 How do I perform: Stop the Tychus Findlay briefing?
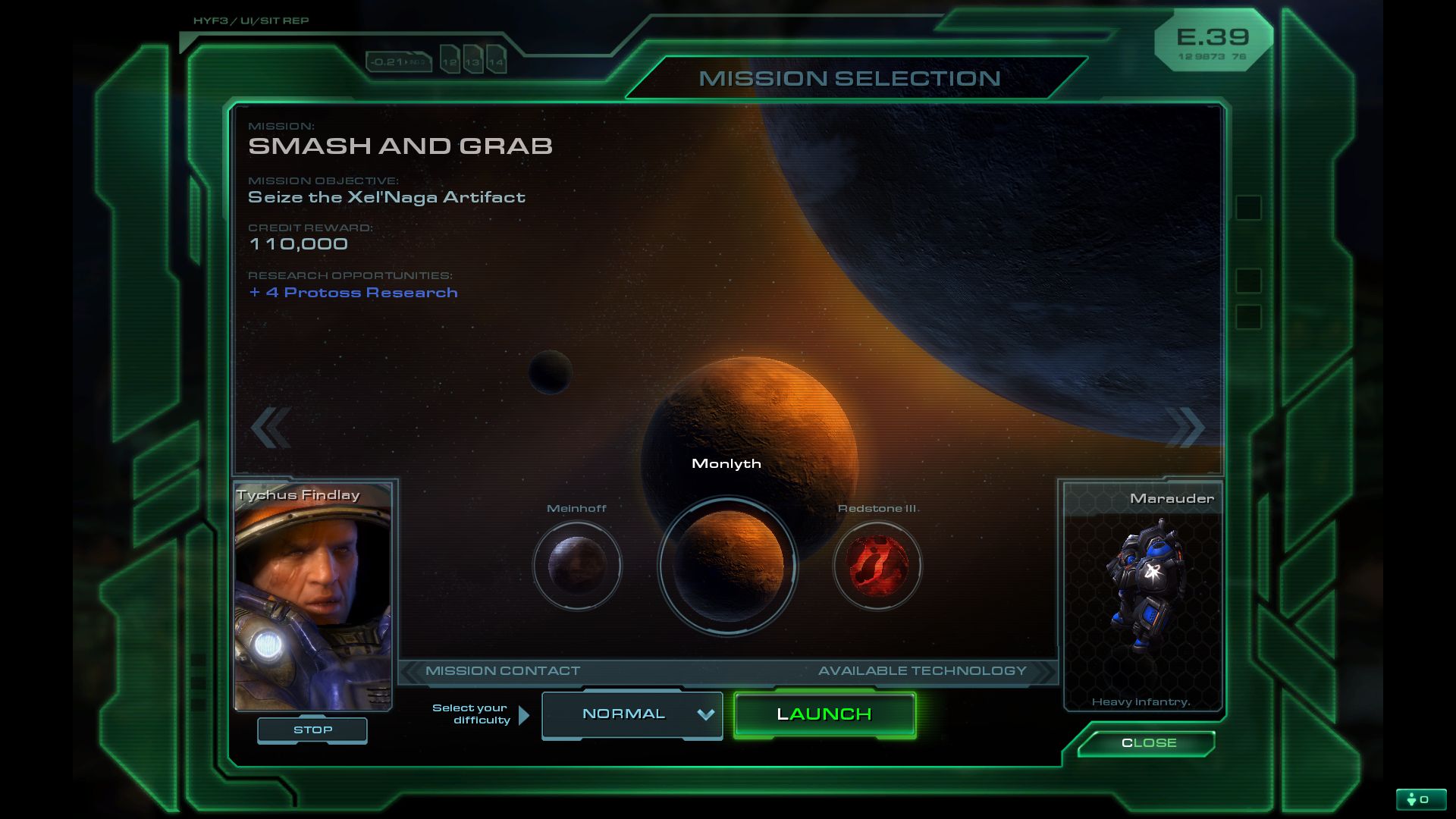[312, 730]
